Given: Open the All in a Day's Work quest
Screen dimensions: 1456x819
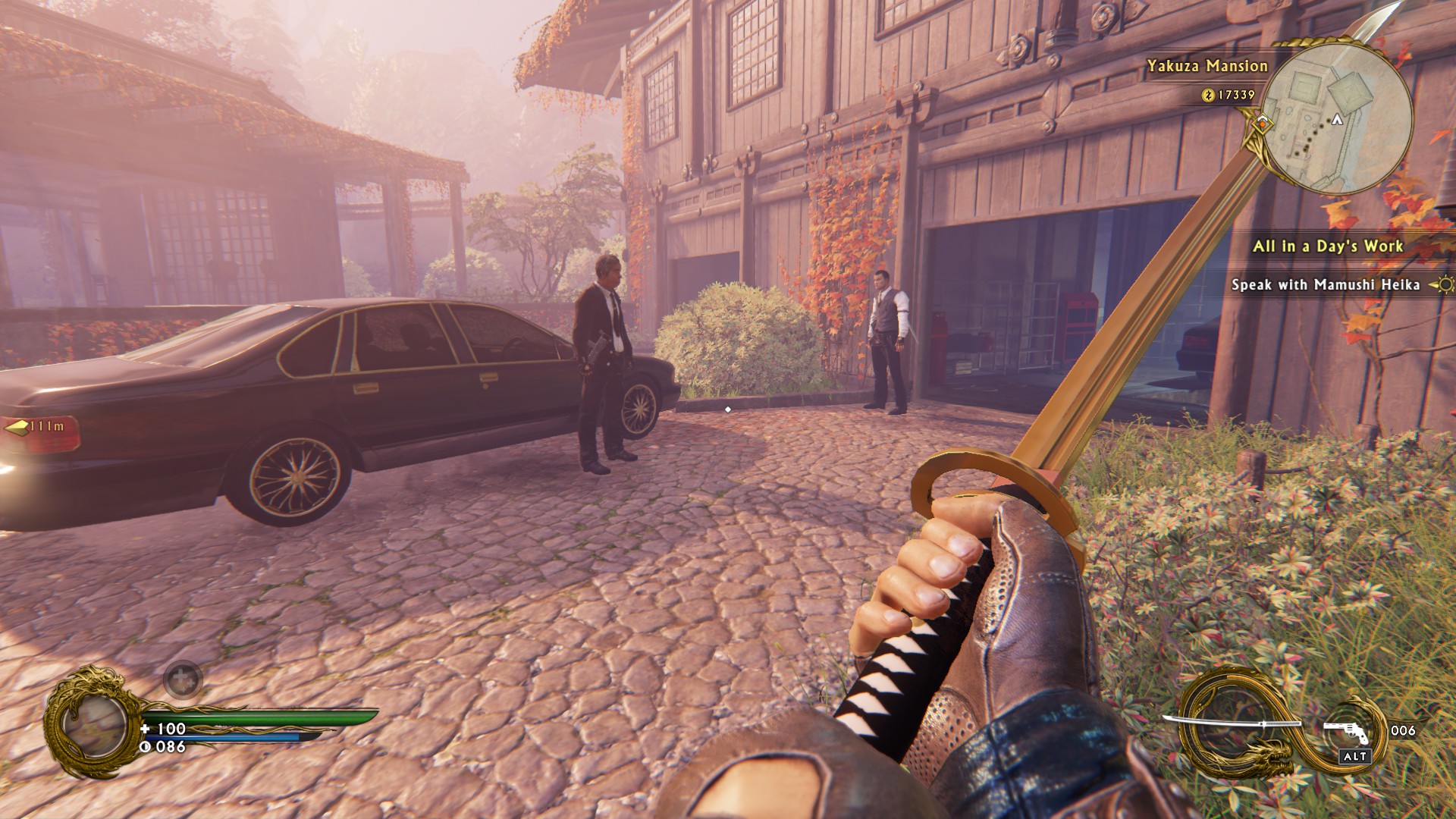Looking at the screenshot, I should pyautogui.click(x=1327, y=246).
